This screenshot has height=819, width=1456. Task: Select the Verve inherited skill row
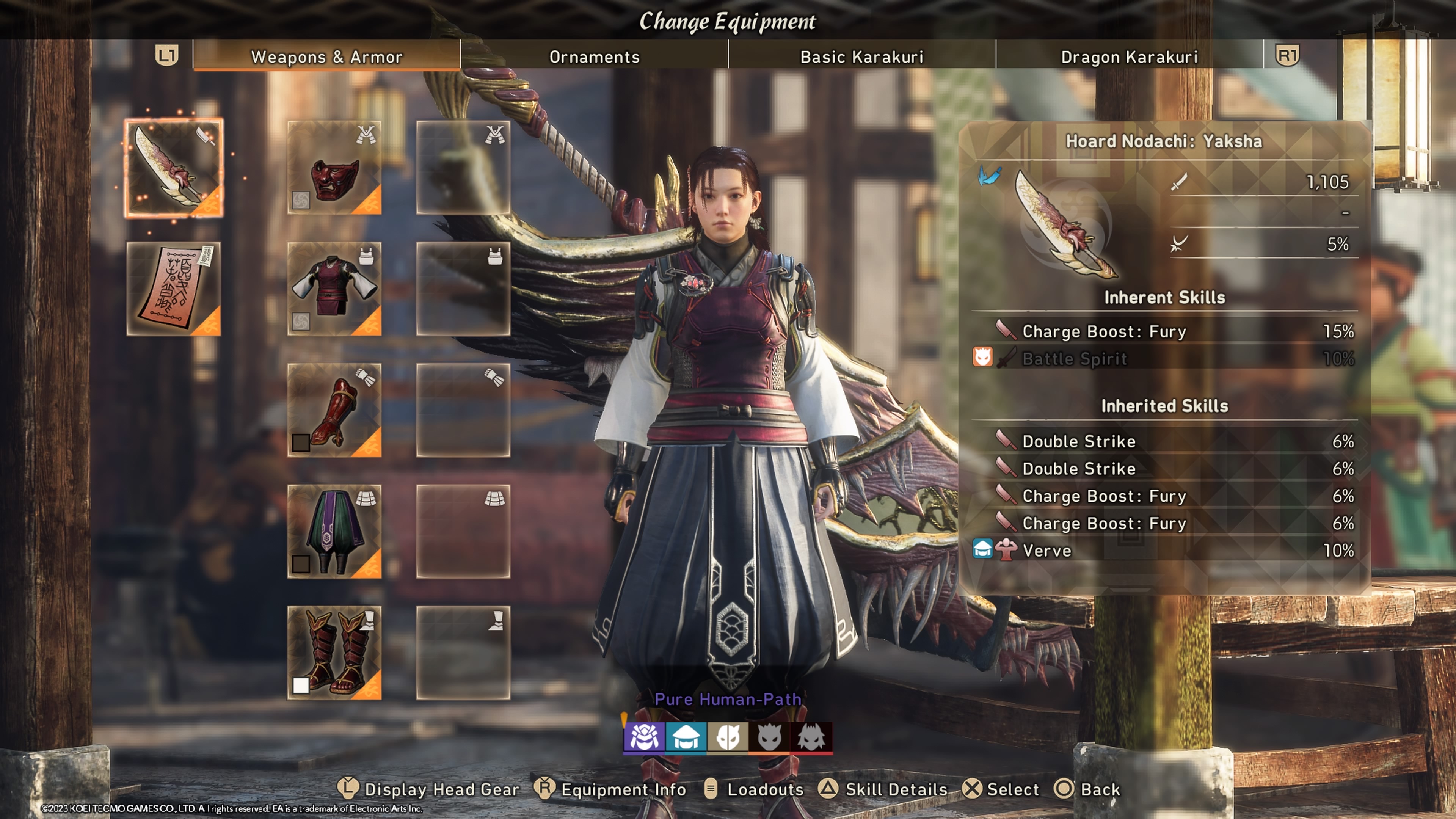(x=1164, y=551)
